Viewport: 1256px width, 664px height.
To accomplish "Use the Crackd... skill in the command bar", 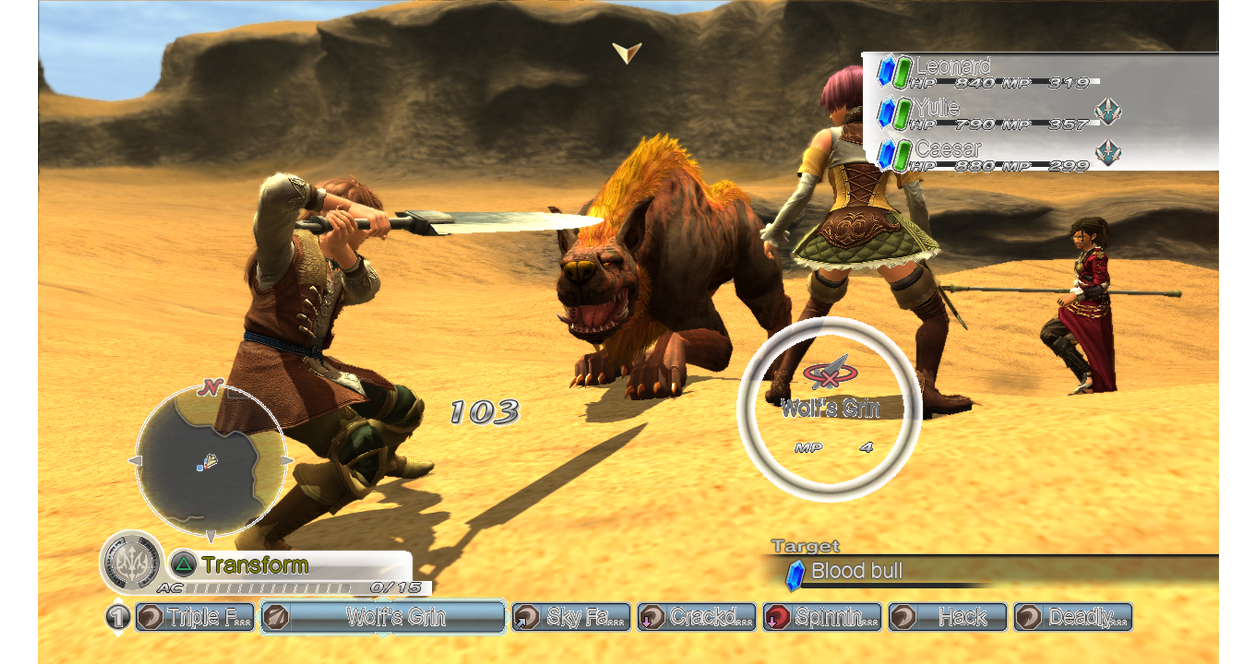I will tap(697, 617).
